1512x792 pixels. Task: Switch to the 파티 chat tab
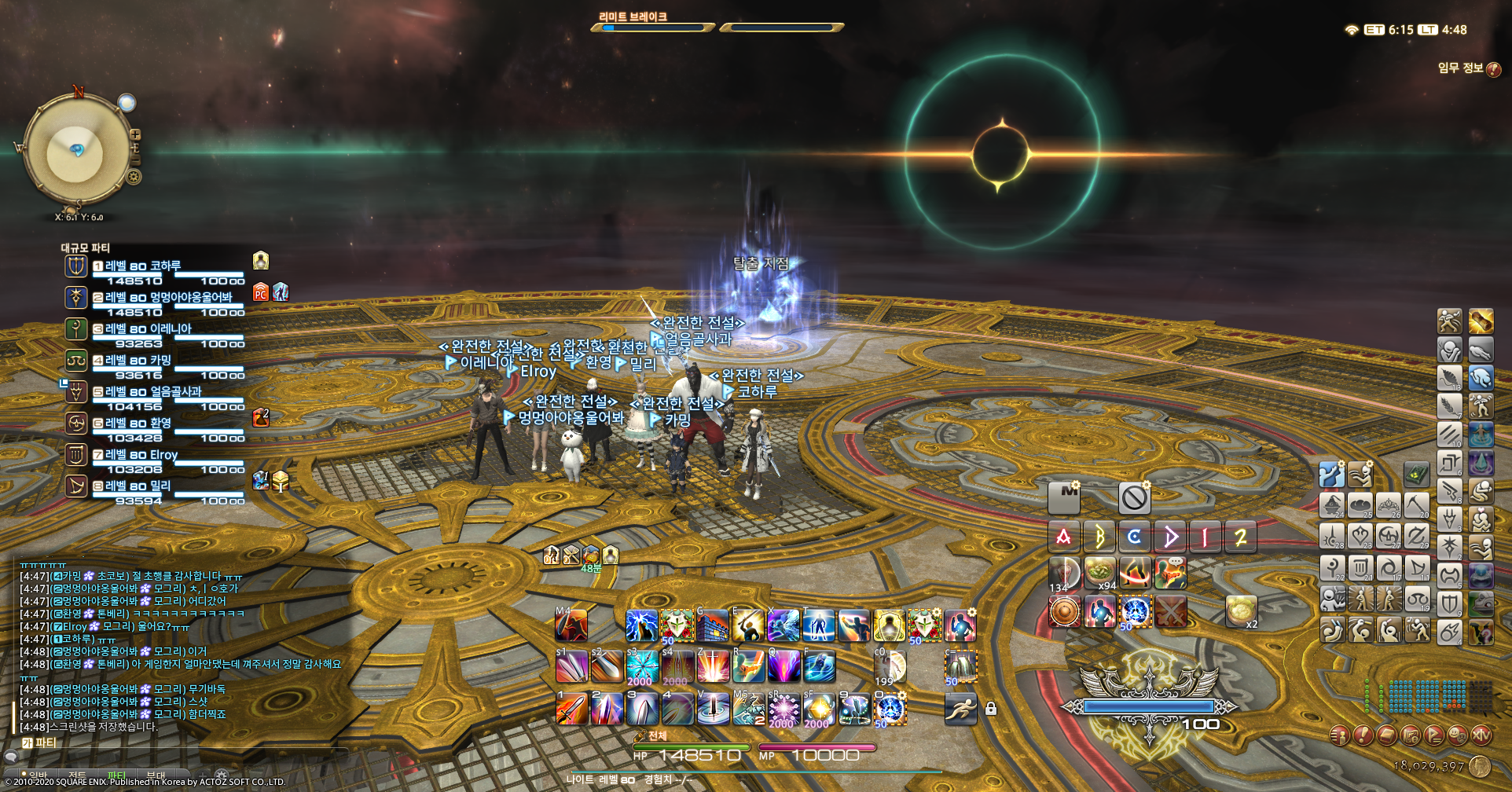[116, 775]
